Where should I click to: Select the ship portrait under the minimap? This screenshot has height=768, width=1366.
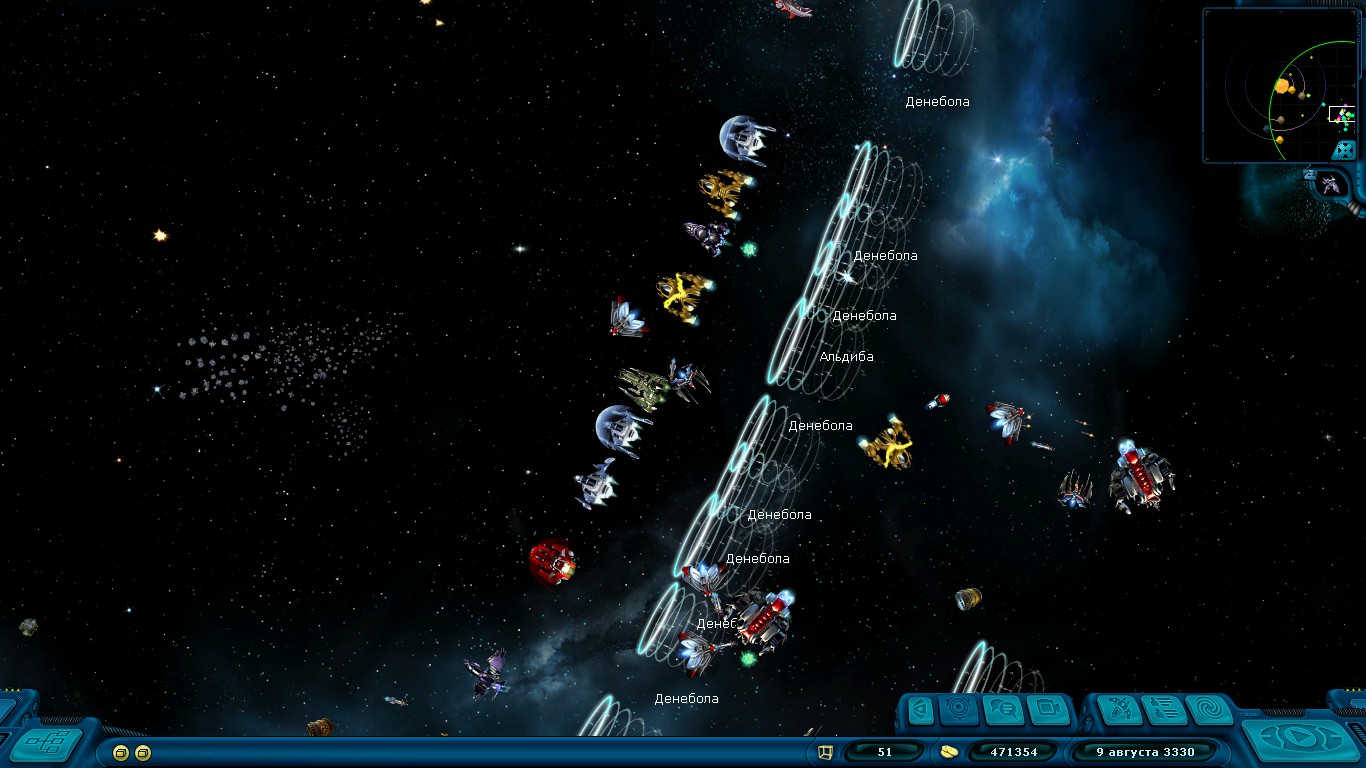point(1331,183)
